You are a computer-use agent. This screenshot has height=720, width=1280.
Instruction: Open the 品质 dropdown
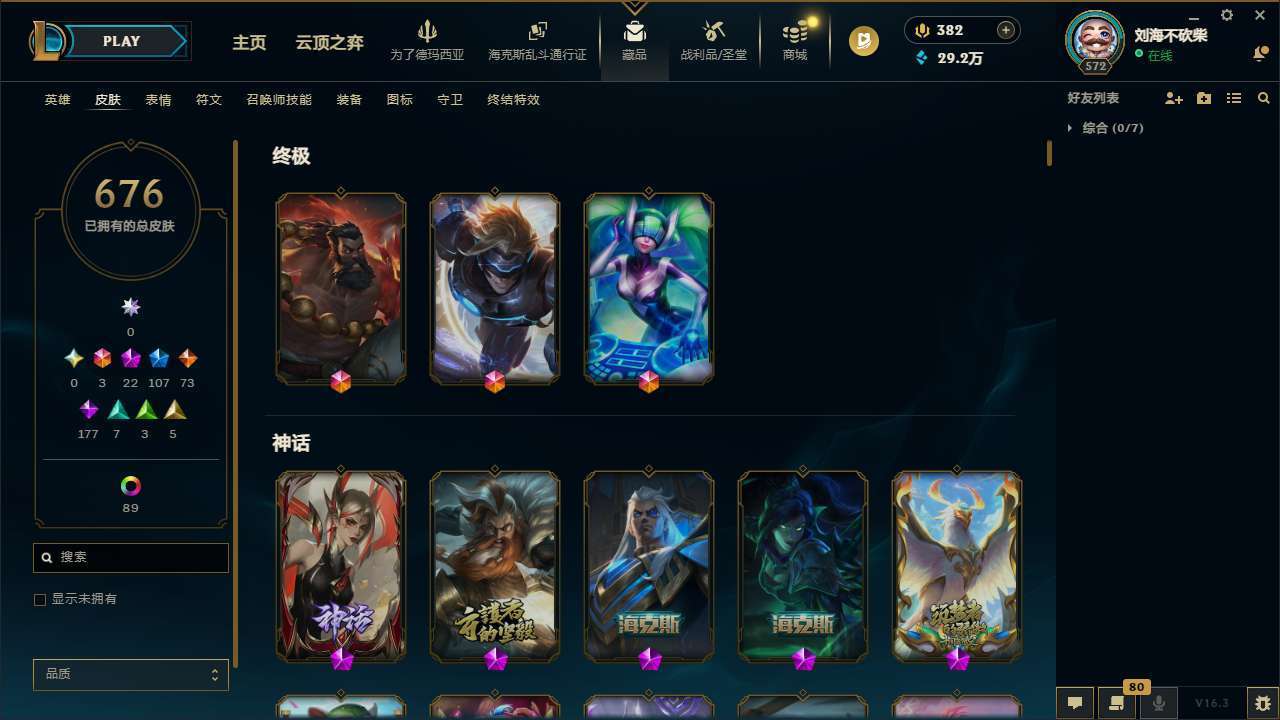130,674
